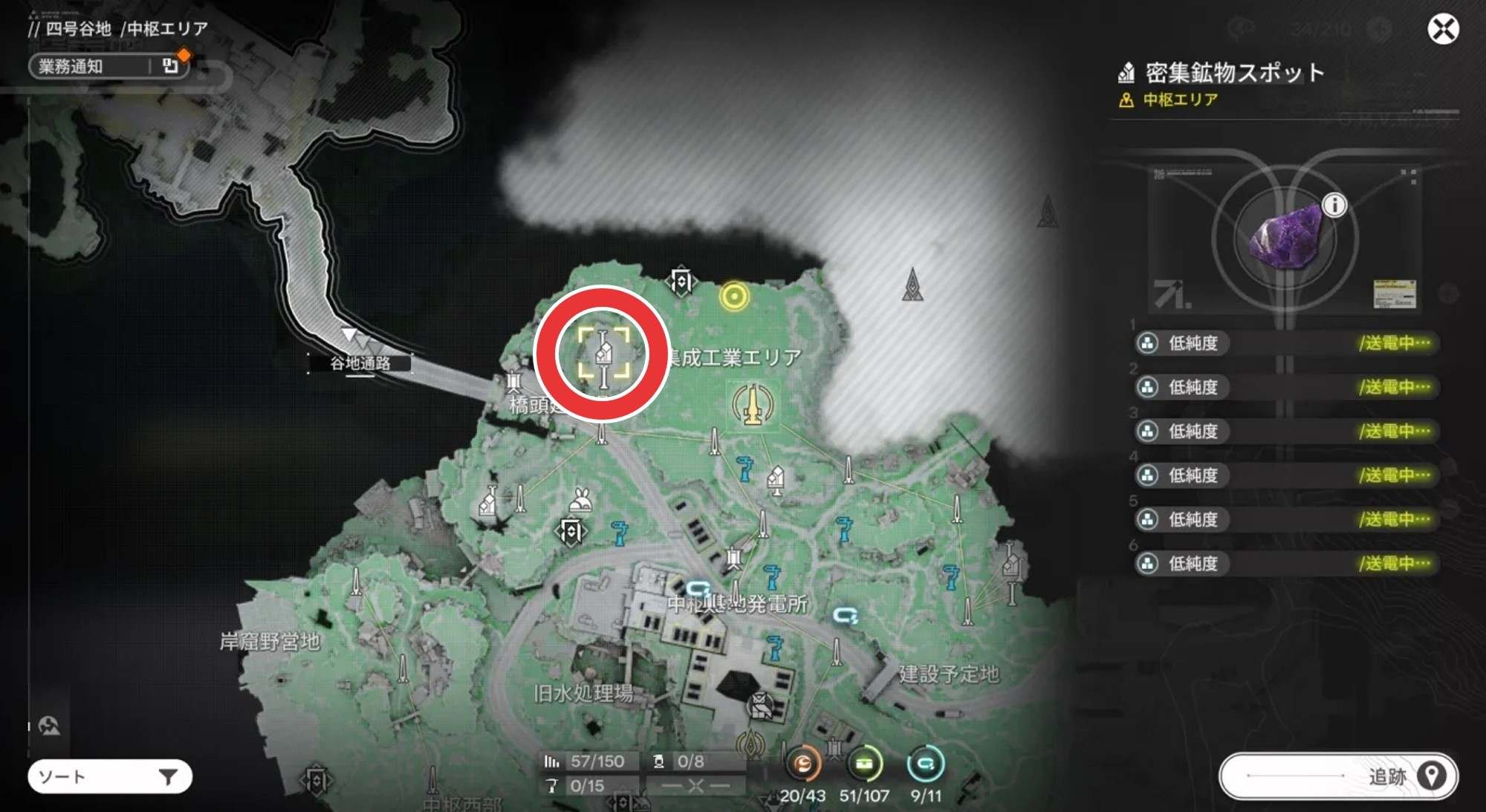Track the mineral spot with 追跡
The image size is (1486, 812).
click(x=1338, y=776)
